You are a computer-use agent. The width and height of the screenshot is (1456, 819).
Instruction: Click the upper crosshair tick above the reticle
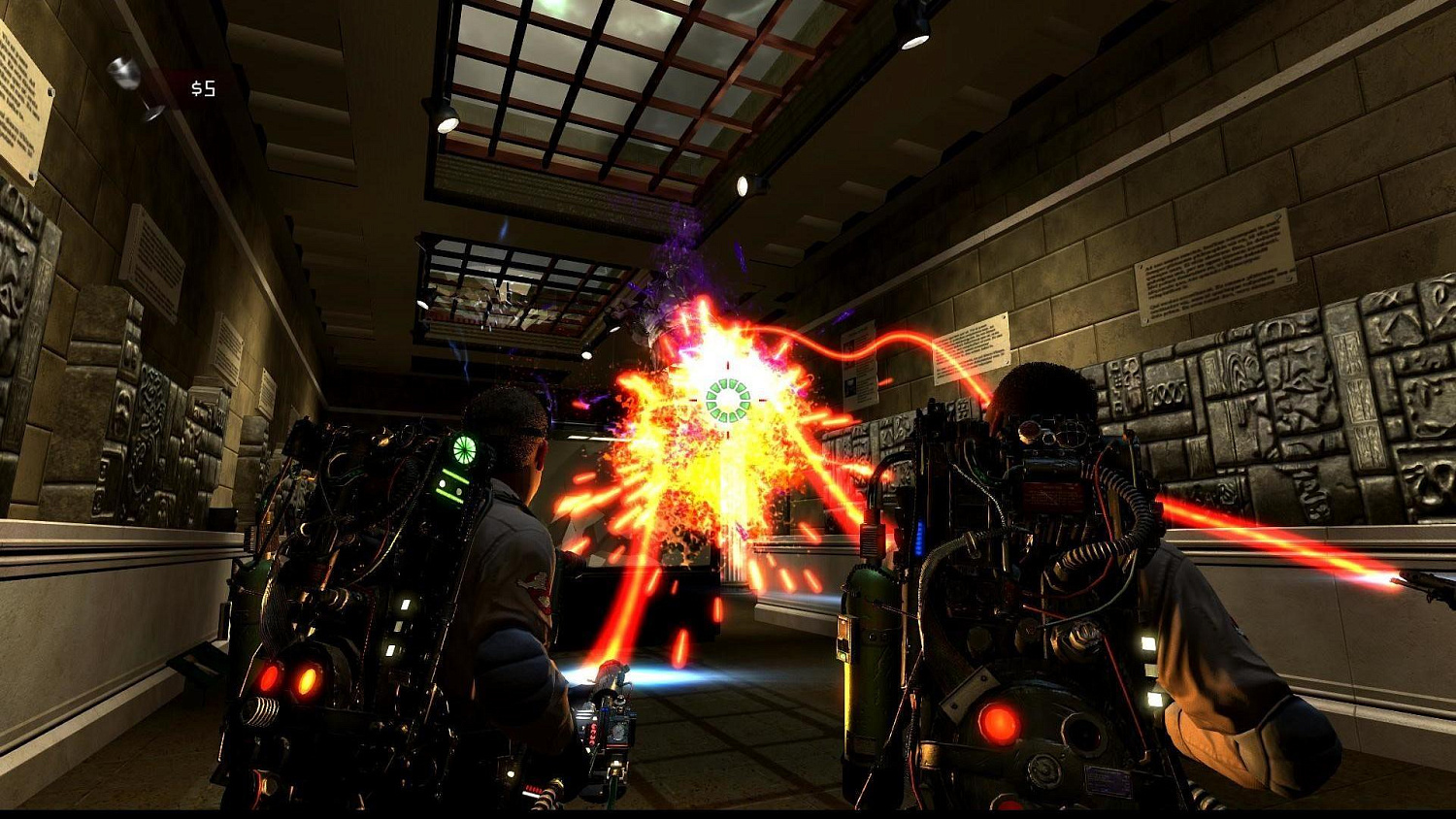tap(730, 367)
